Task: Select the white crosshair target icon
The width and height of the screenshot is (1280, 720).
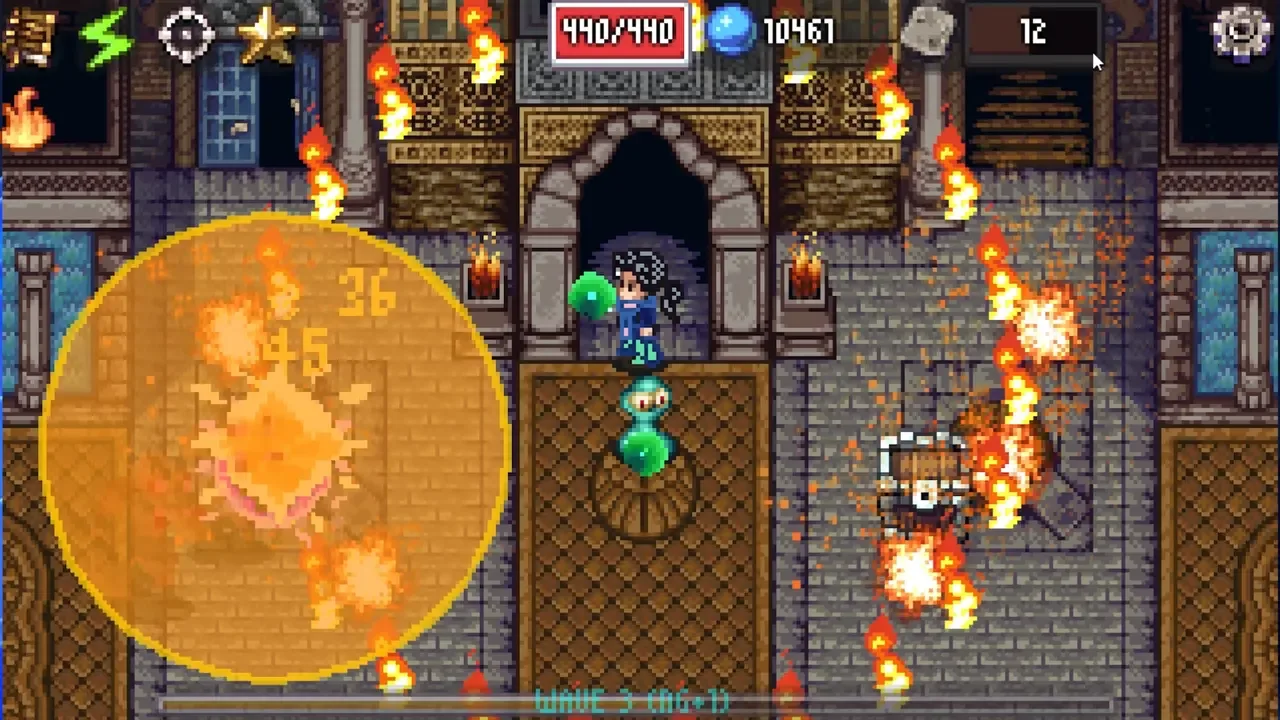Action: pyautogui.click(x=186, y=36)
